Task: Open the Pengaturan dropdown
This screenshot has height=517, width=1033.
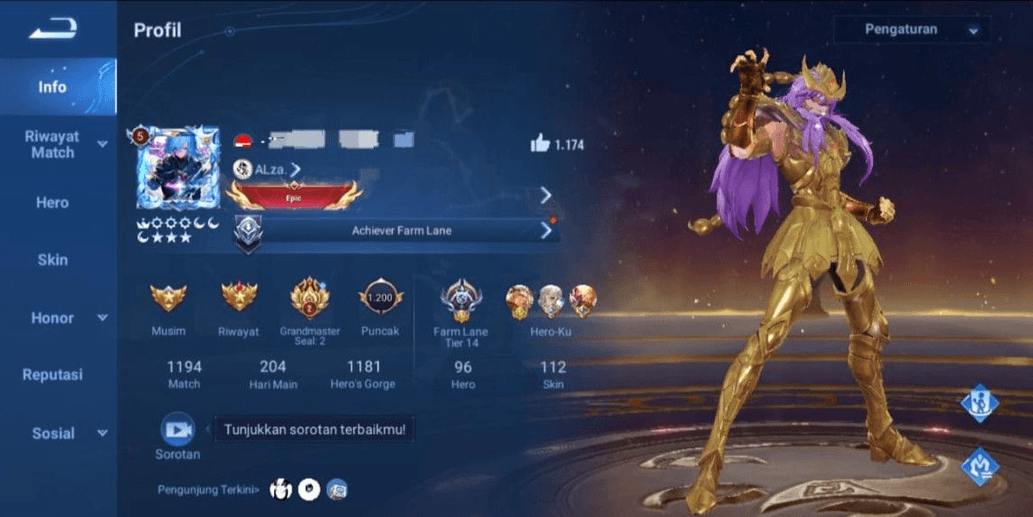Action: [907, 30]
